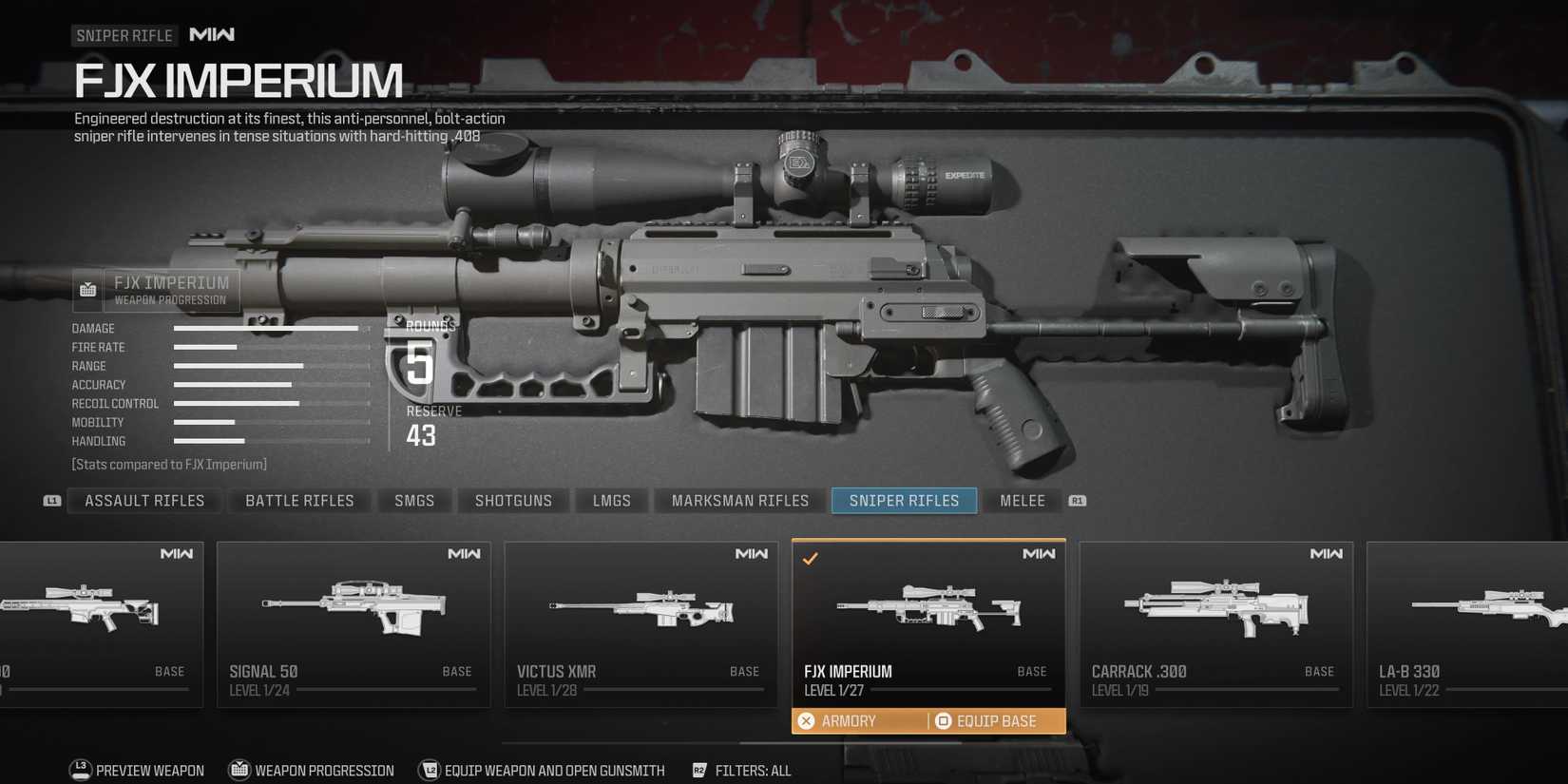Open the SMGs category tab
This screenshot has height=784, width=1568.
click(x=414, y=500)
